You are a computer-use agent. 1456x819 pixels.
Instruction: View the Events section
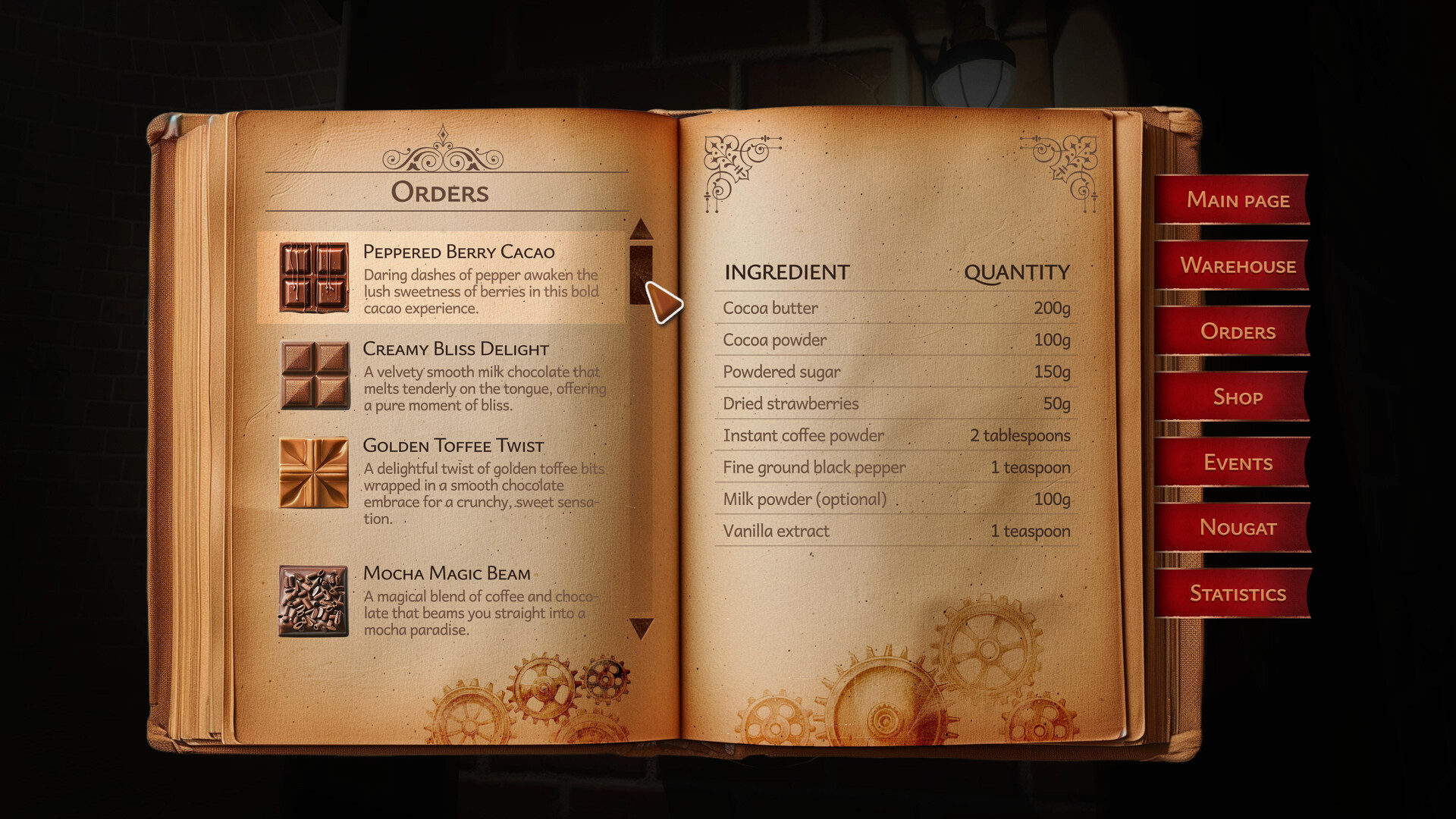click(x=1238, y=463)
